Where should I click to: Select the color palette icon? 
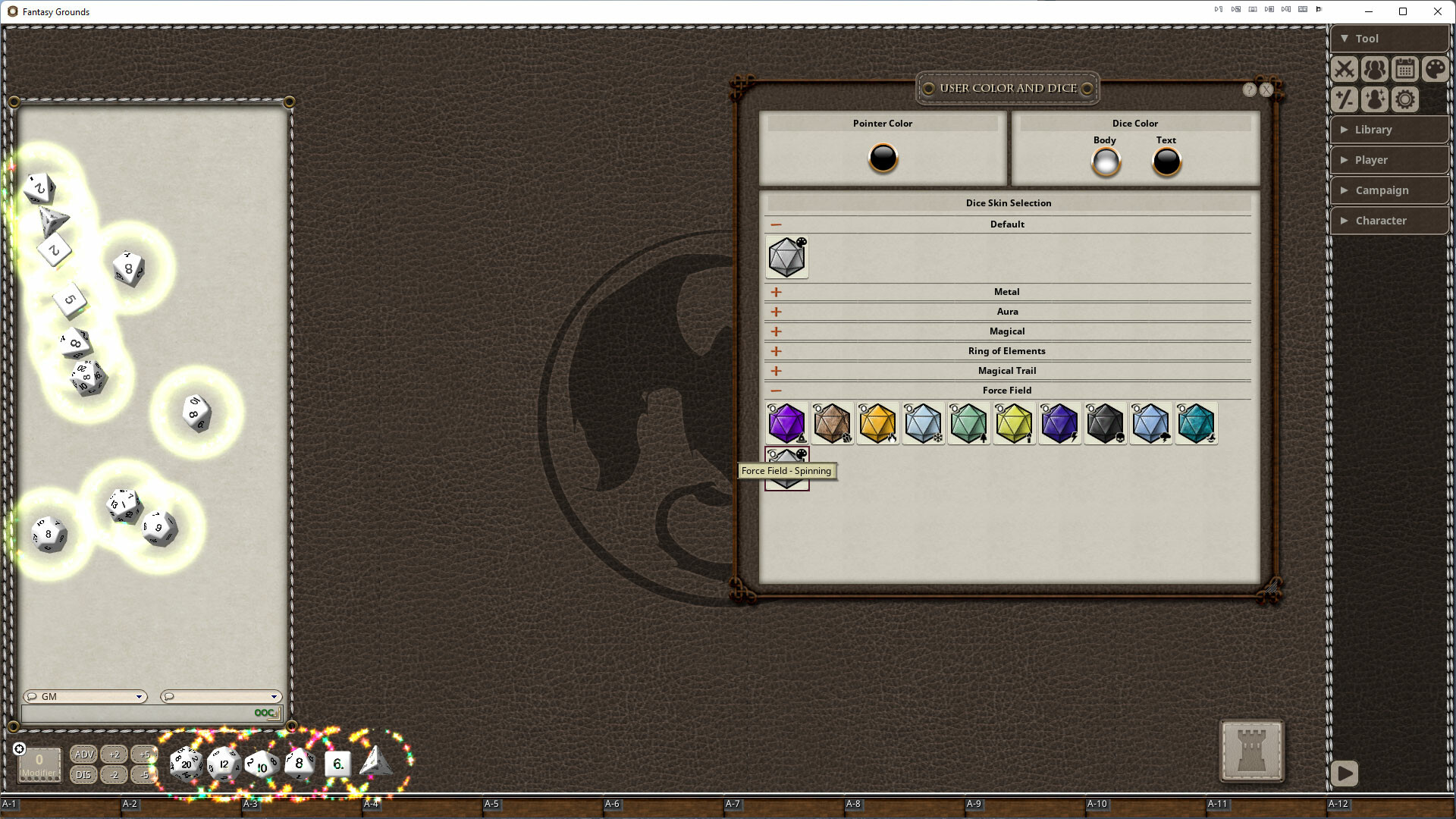point(1435,69)
